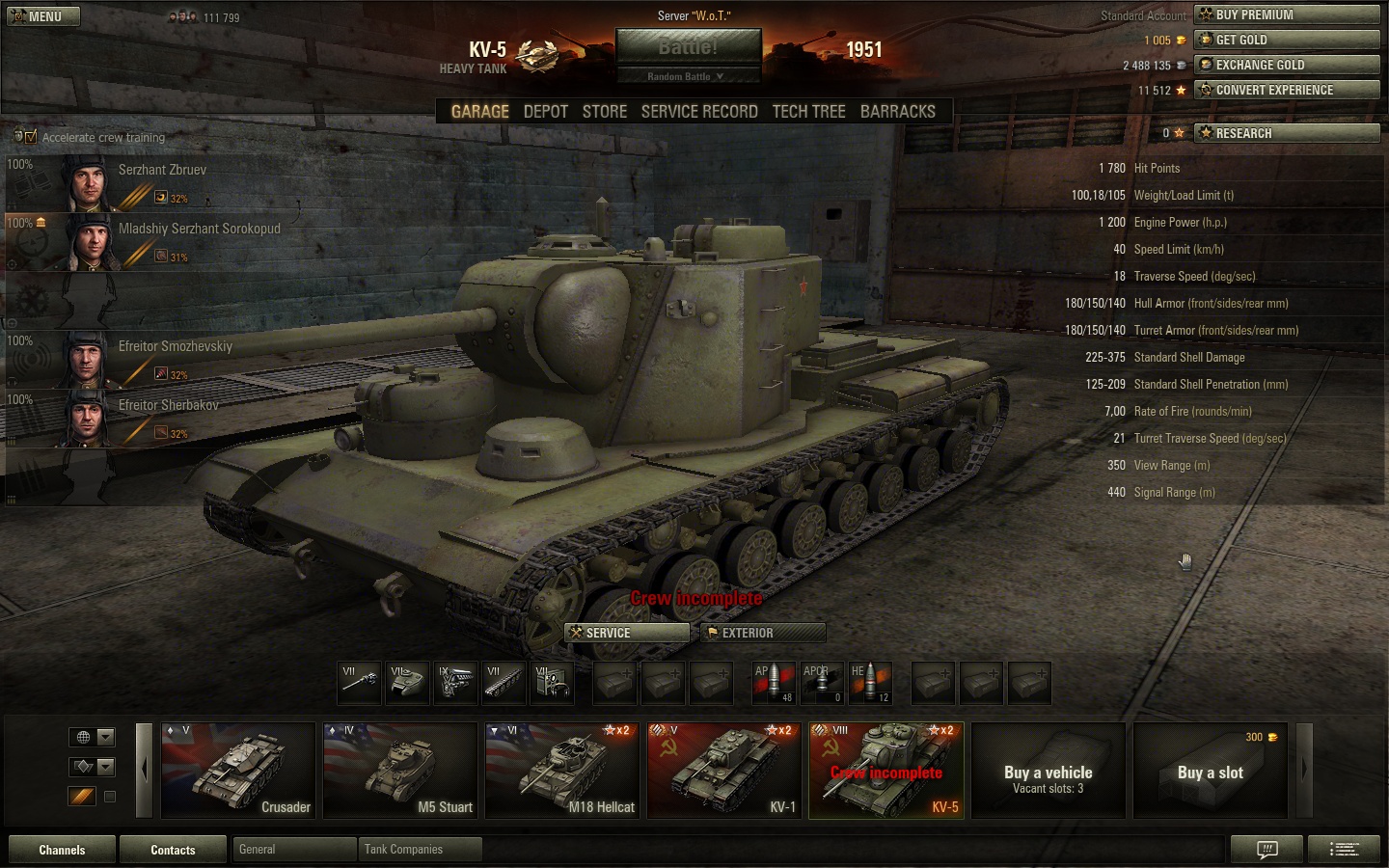Open the Random Battle mode dropdown
Viewport: 1389px width, 868px height.
coord(686,76)
